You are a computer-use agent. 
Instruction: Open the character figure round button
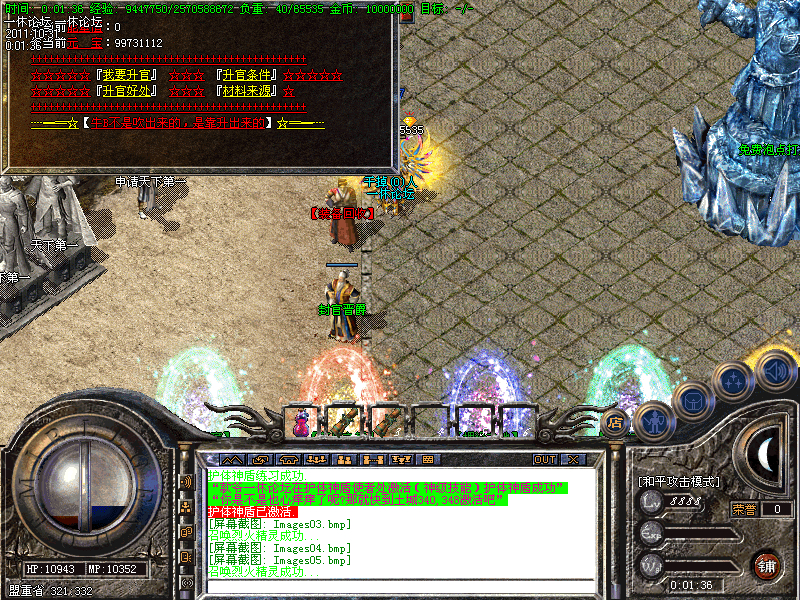655,421
